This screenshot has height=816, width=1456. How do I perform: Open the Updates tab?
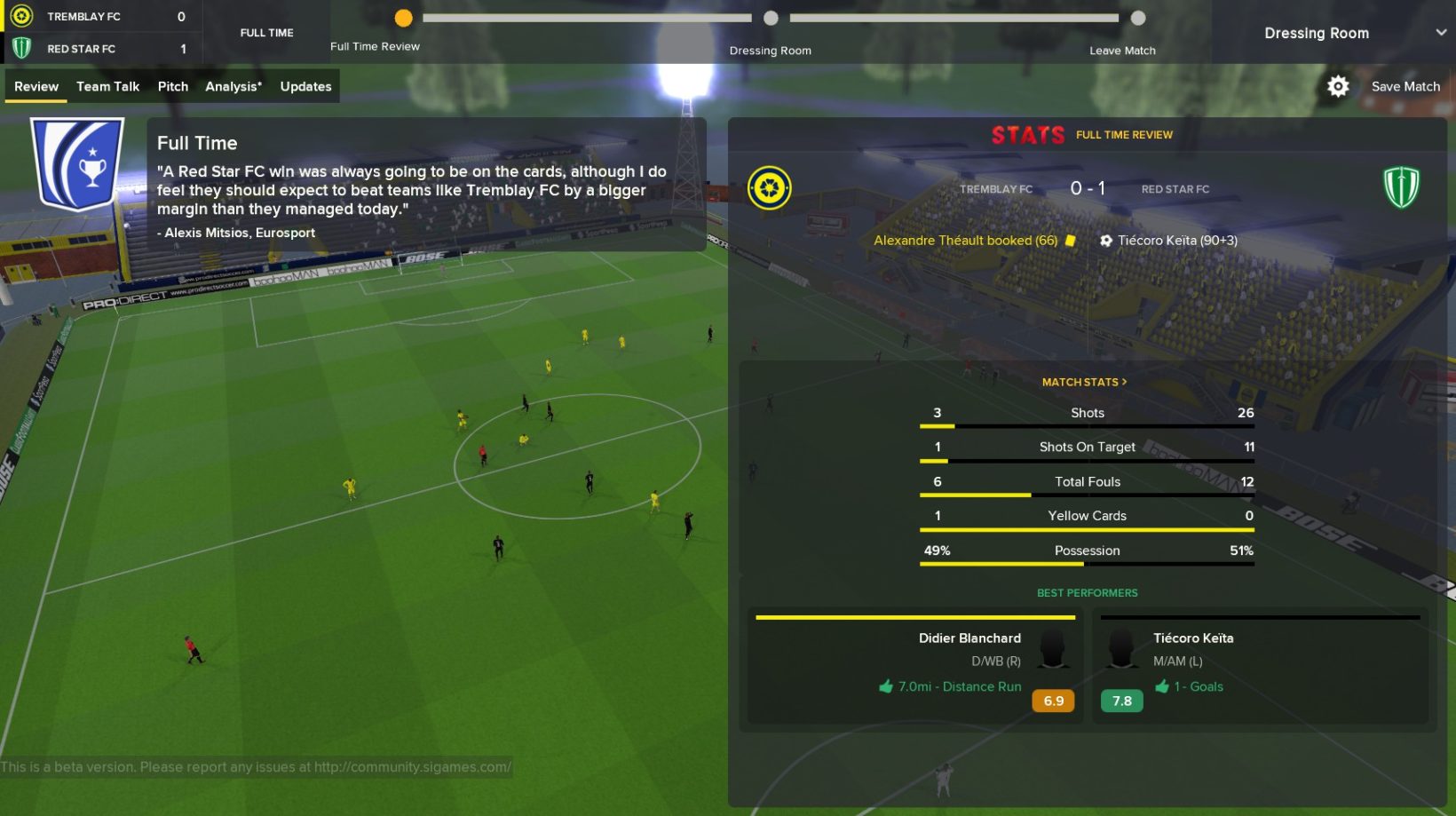(x=305, y=86)
